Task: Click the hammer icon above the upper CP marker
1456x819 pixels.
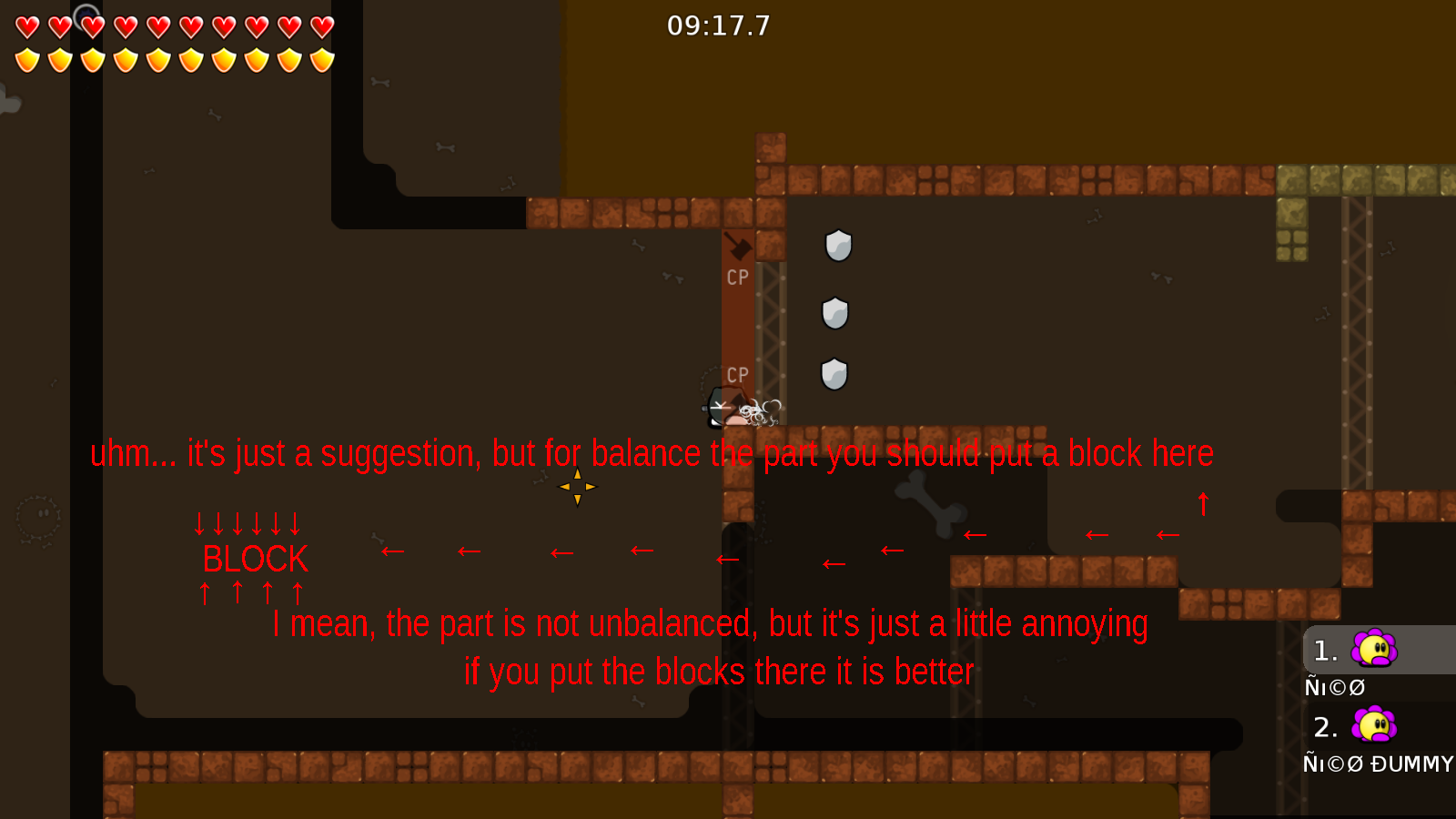Action: pyautogui.click(x=737, y=247)
